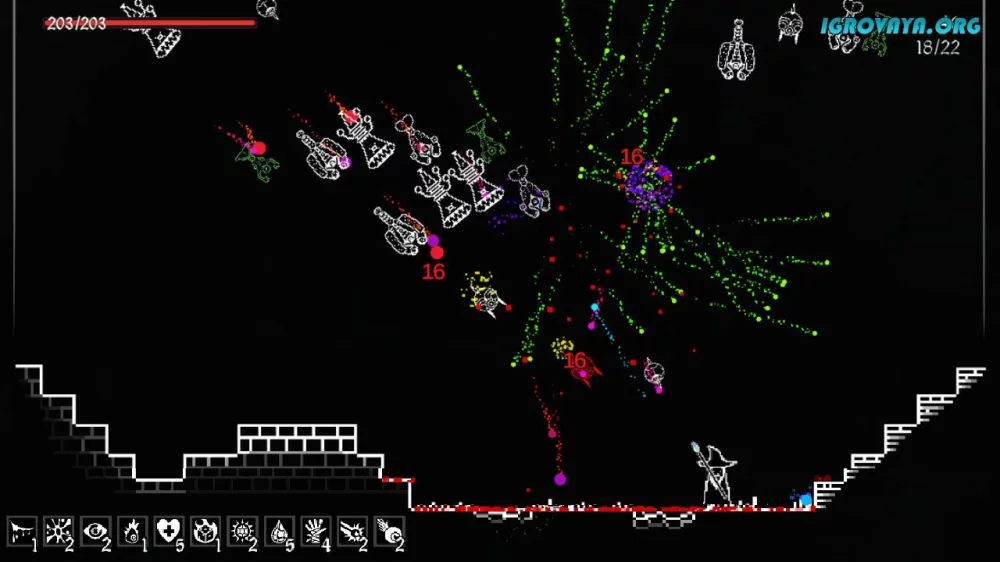
Task: Select the eye upgrade icon
Action: [96, 530]
